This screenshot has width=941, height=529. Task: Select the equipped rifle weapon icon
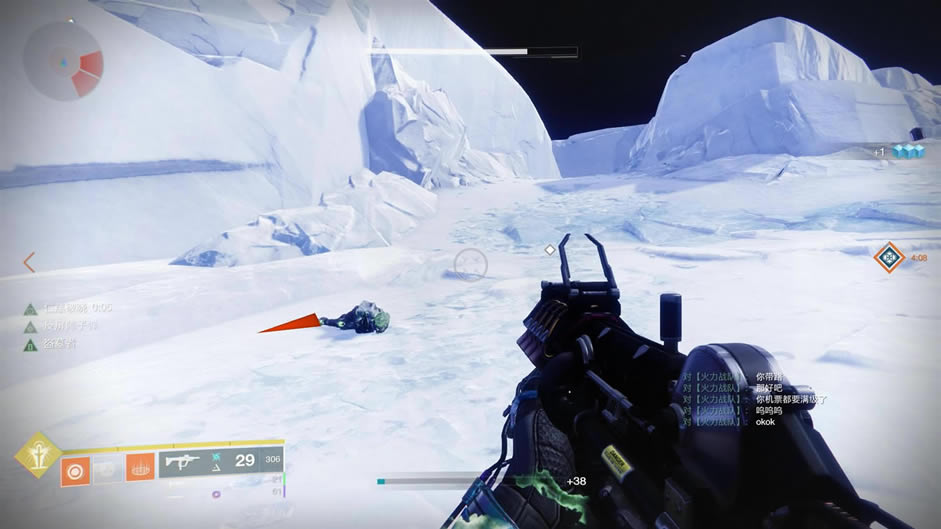tap(186, 461)
